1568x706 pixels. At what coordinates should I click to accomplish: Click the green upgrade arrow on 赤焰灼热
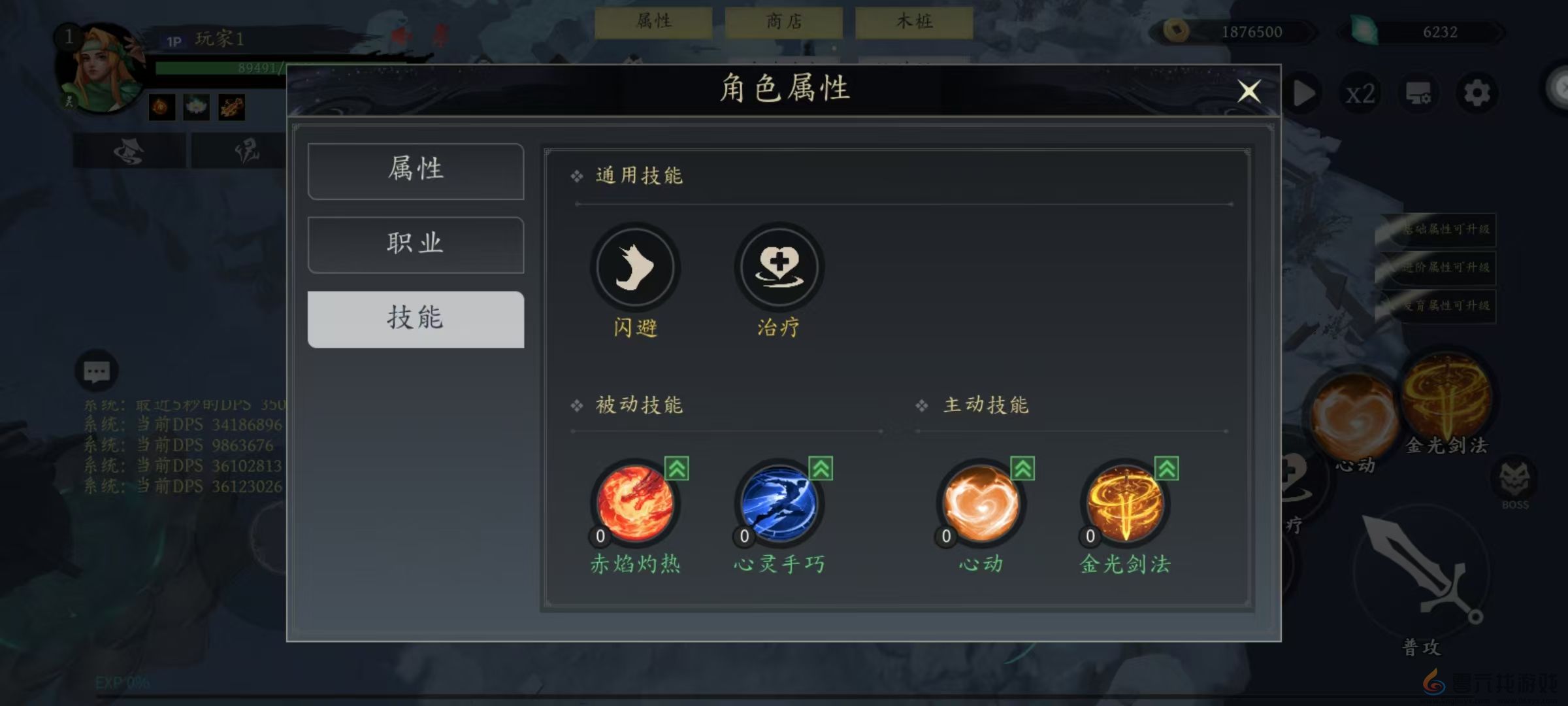678,468
